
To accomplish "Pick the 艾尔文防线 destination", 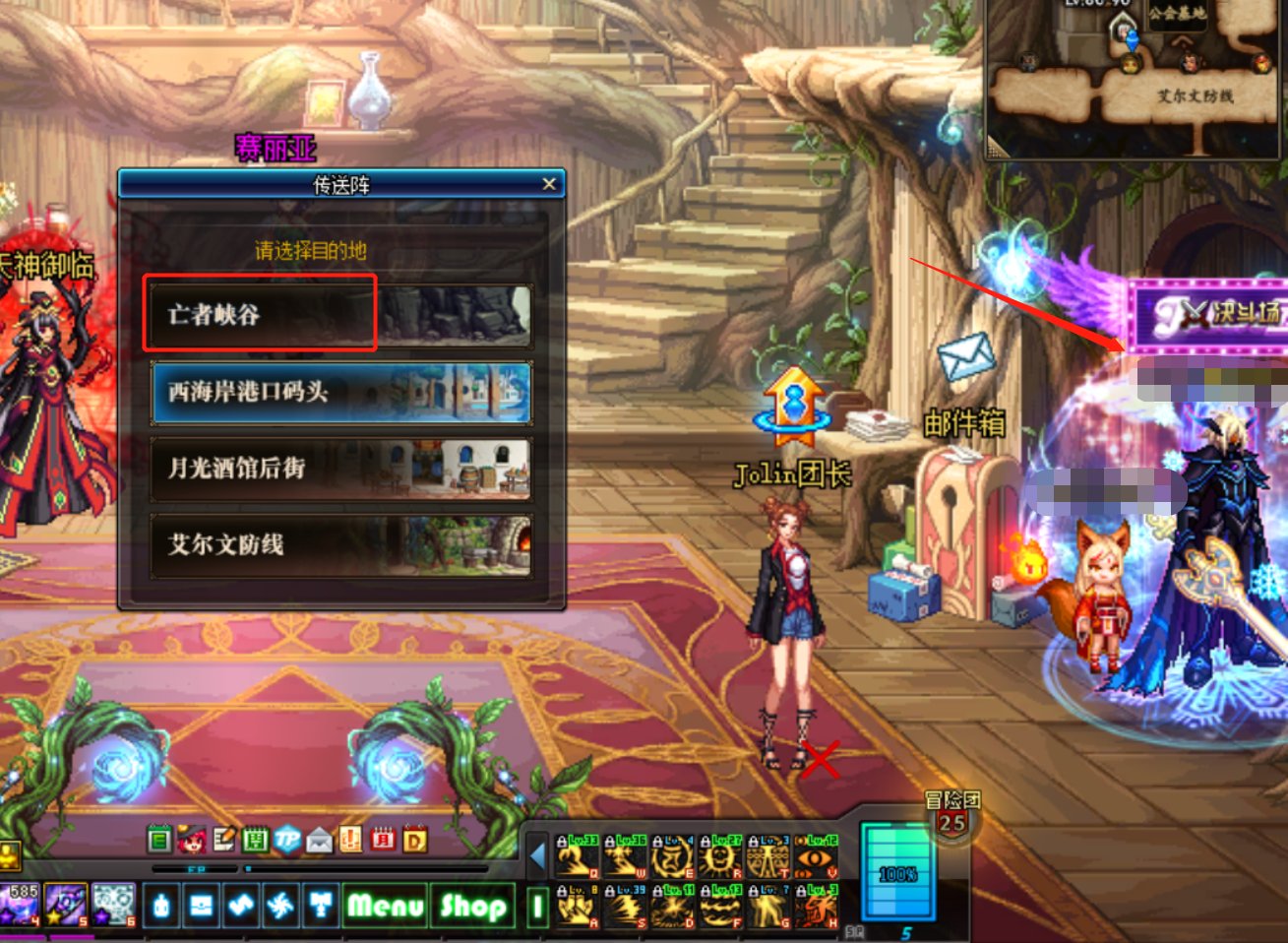I will [339, 544].
